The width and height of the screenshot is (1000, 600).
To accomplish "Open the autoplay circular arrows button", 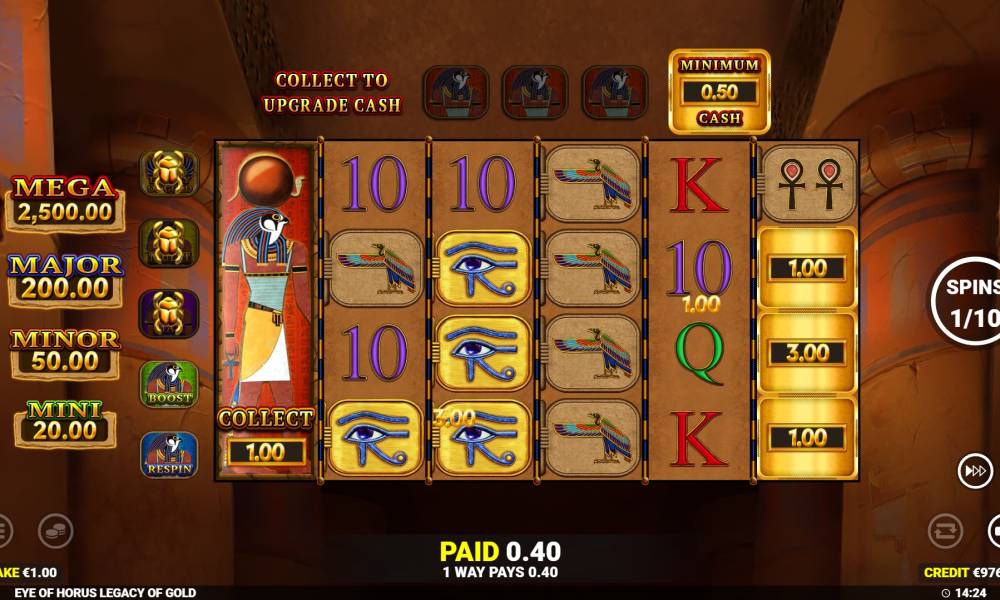I will tap(945, 531).
